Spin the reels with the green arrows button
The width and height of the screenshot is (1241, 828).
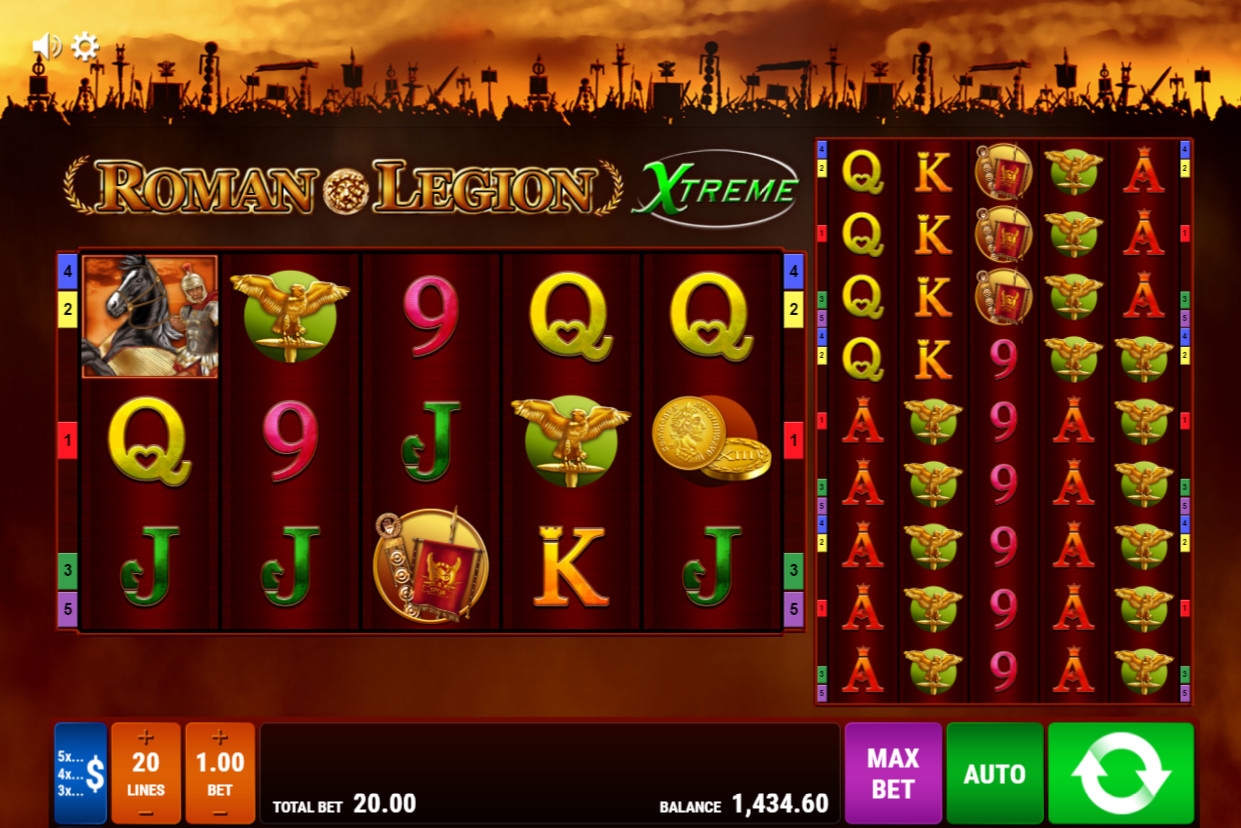pos(1120,773)
